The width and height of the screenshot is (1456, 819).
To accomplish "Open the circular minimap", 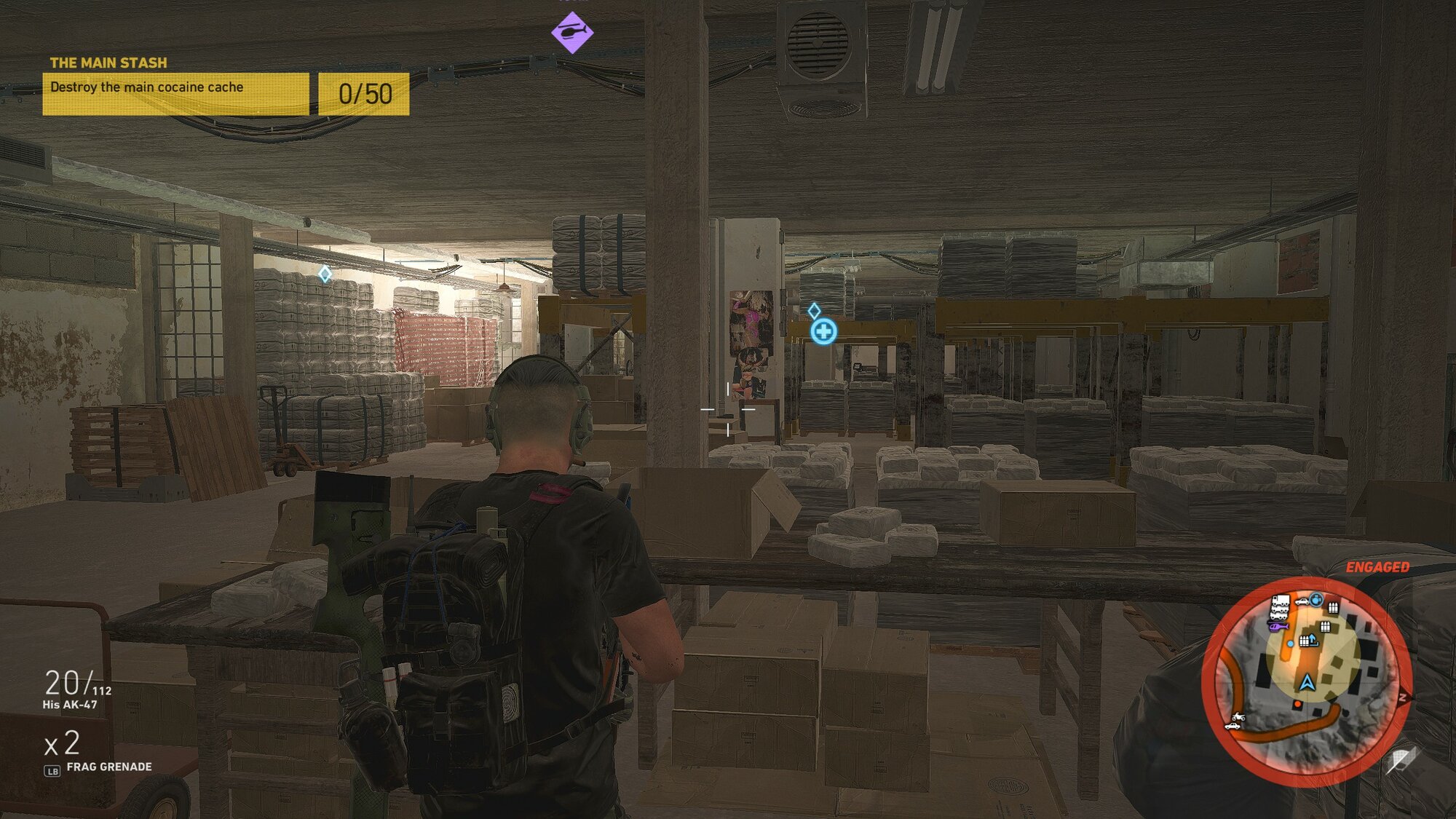I will point(1307,681).
